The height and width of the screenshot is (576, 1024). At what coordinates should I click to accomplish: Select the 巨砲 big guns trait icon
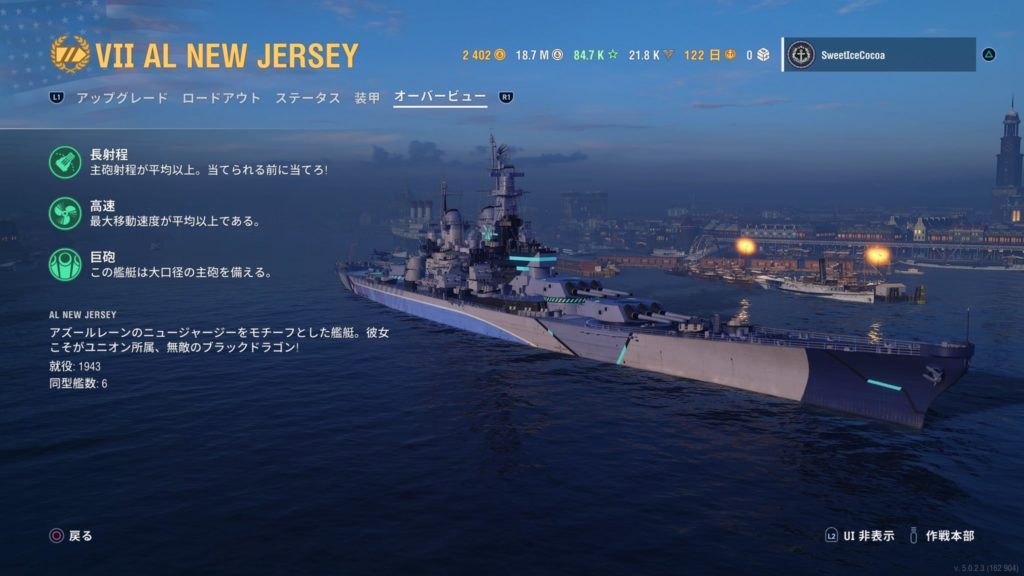65,264
